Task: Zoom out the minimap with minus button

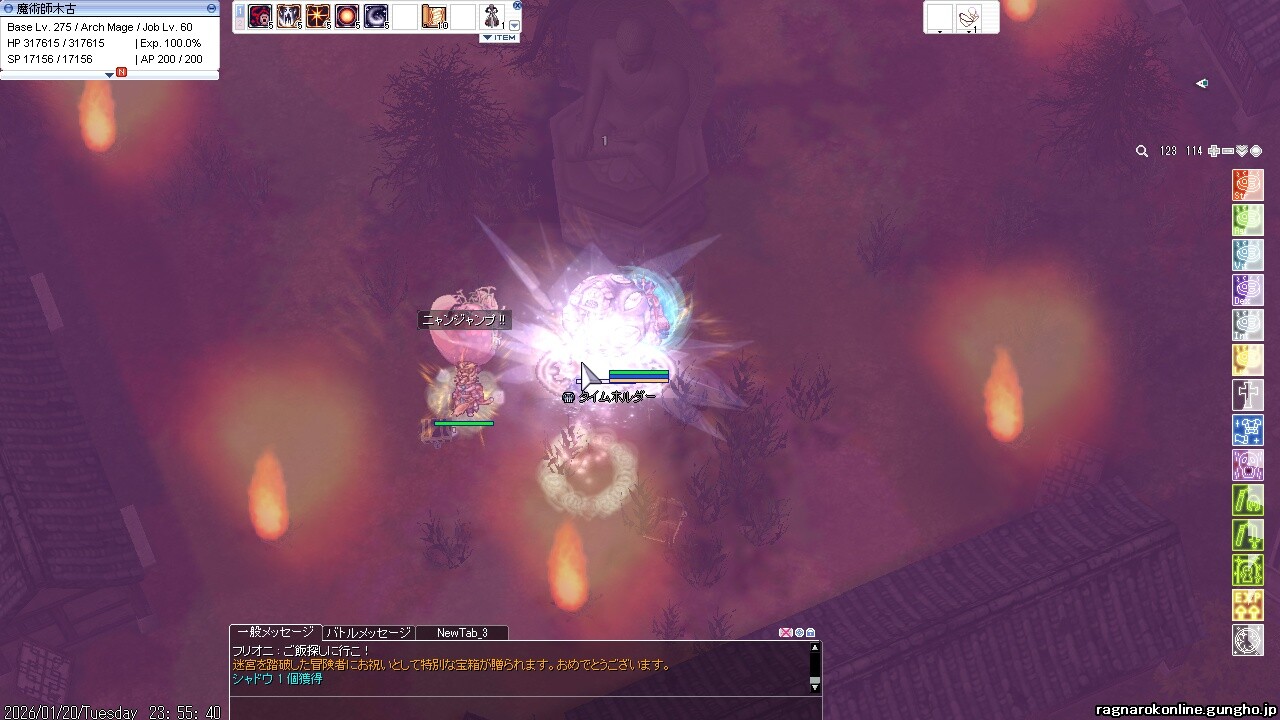Action: click(1227, 151)
